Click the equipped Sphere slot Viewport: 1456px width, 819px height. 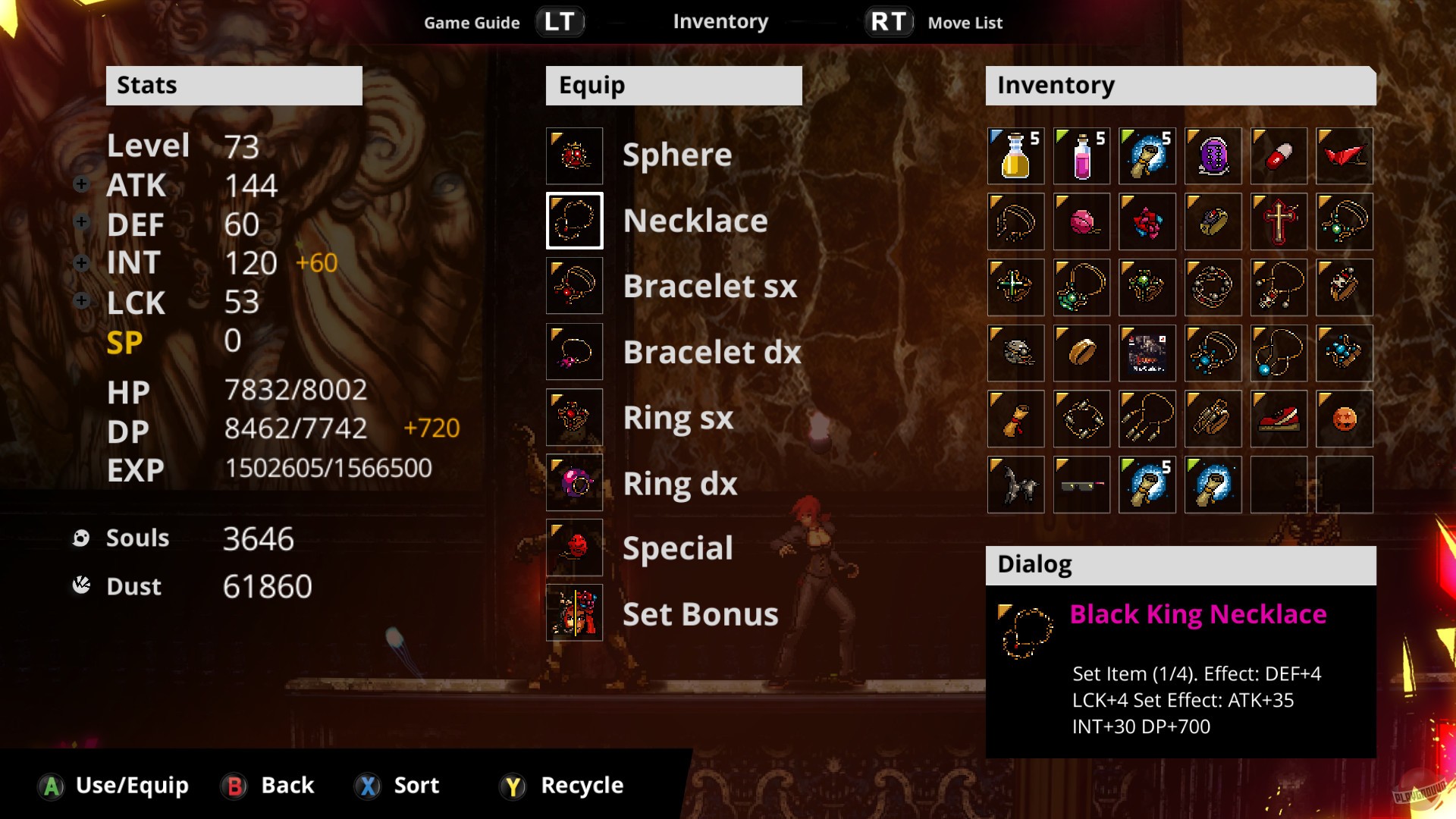click(574, 155)
